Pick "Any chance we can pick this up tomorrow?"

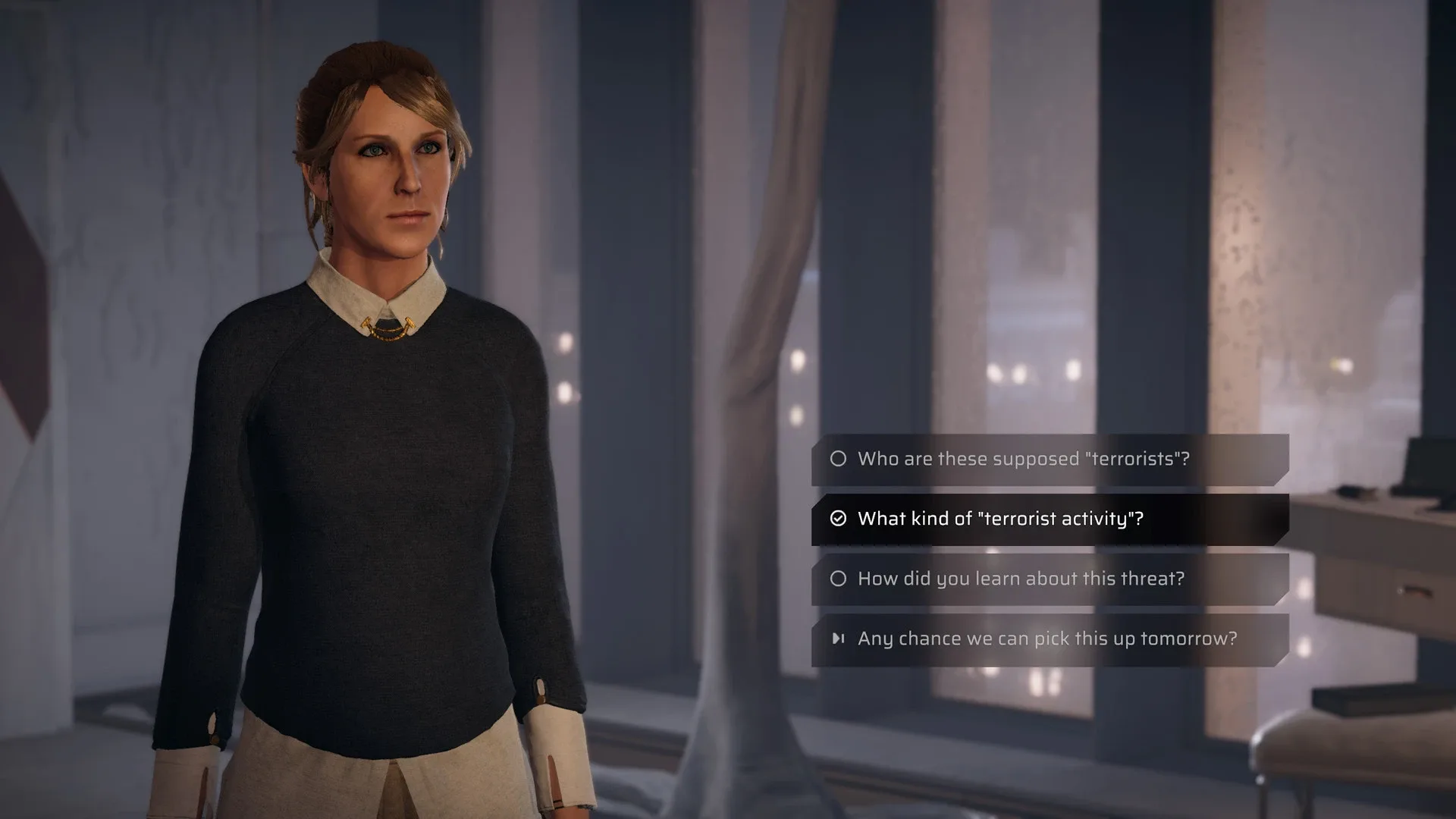pyautogui.click(x=1049, y=639)
